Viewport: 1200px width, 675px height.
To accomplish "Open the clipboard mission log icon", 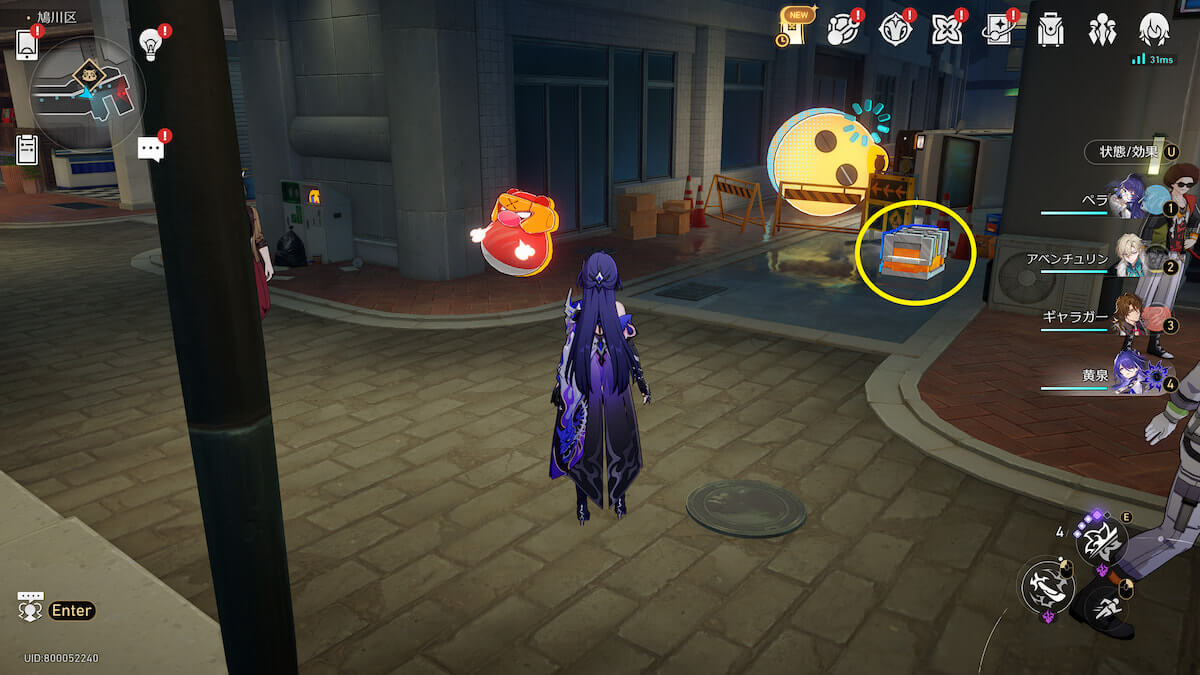I will 27,149.
